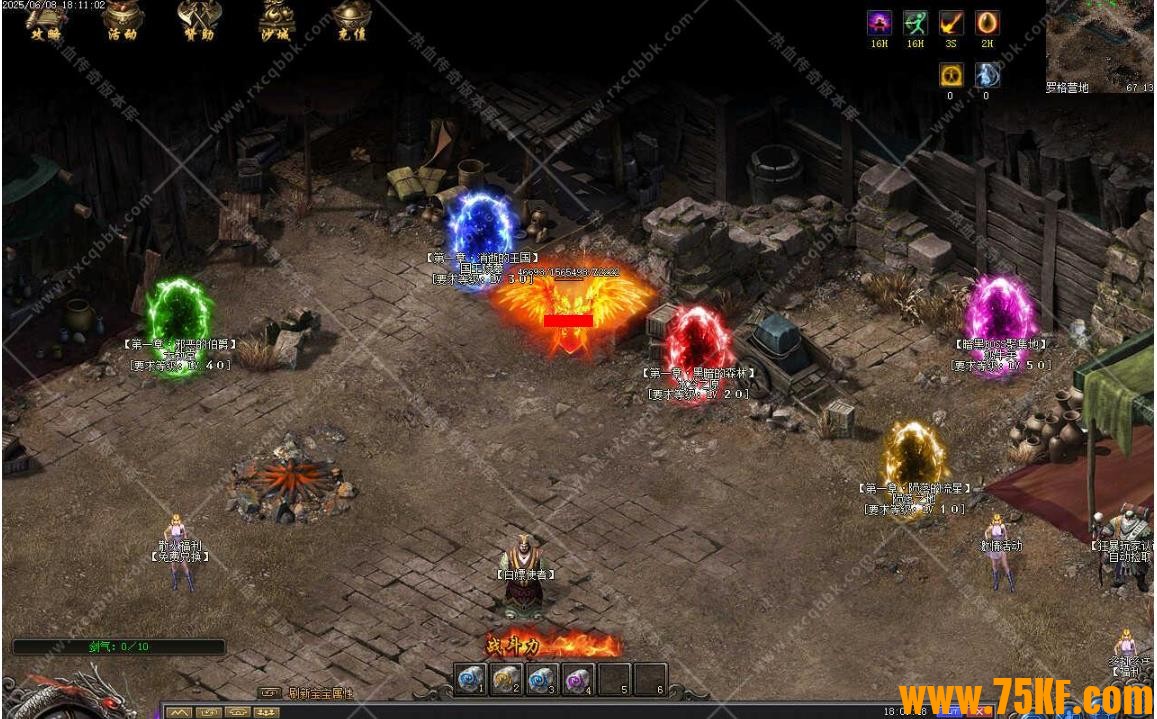Open the 活动 events menu
Image resolution: width=1157 pixels, height=719 pixels.
coord(122,20)
